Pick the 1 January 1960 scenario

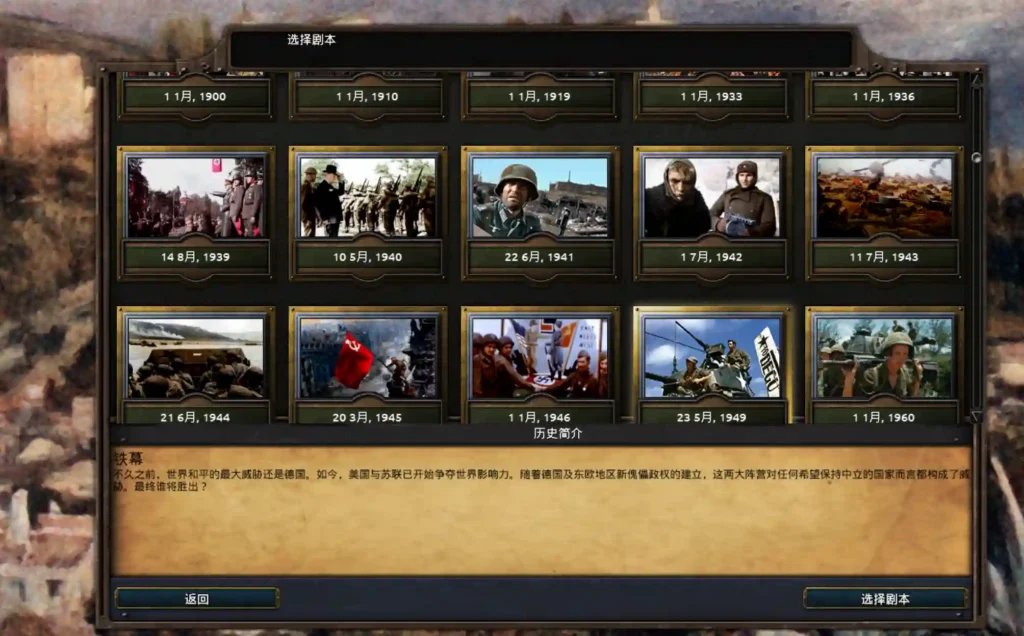pos(884,358)
